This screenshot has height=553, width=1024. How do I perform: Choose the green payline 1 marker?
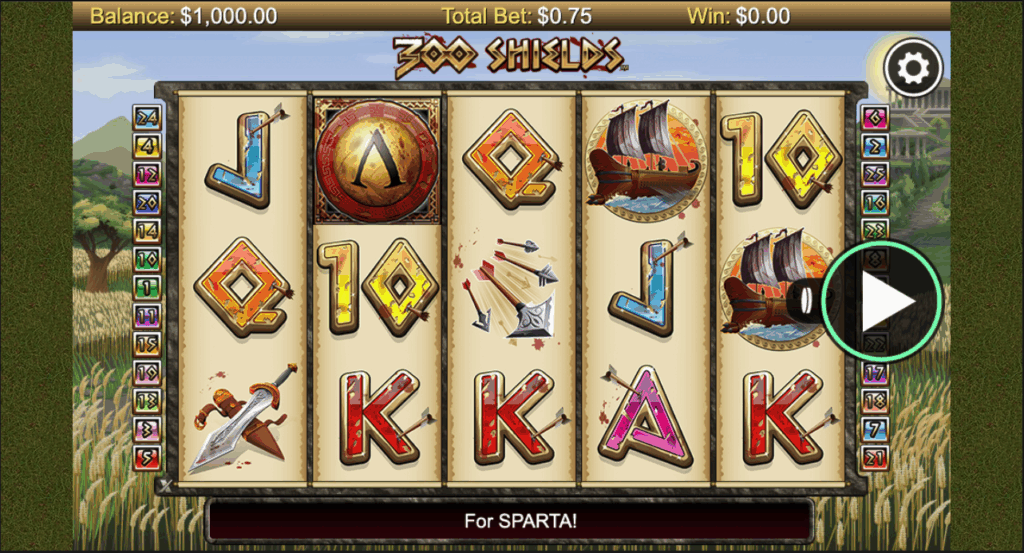[147, 288]
